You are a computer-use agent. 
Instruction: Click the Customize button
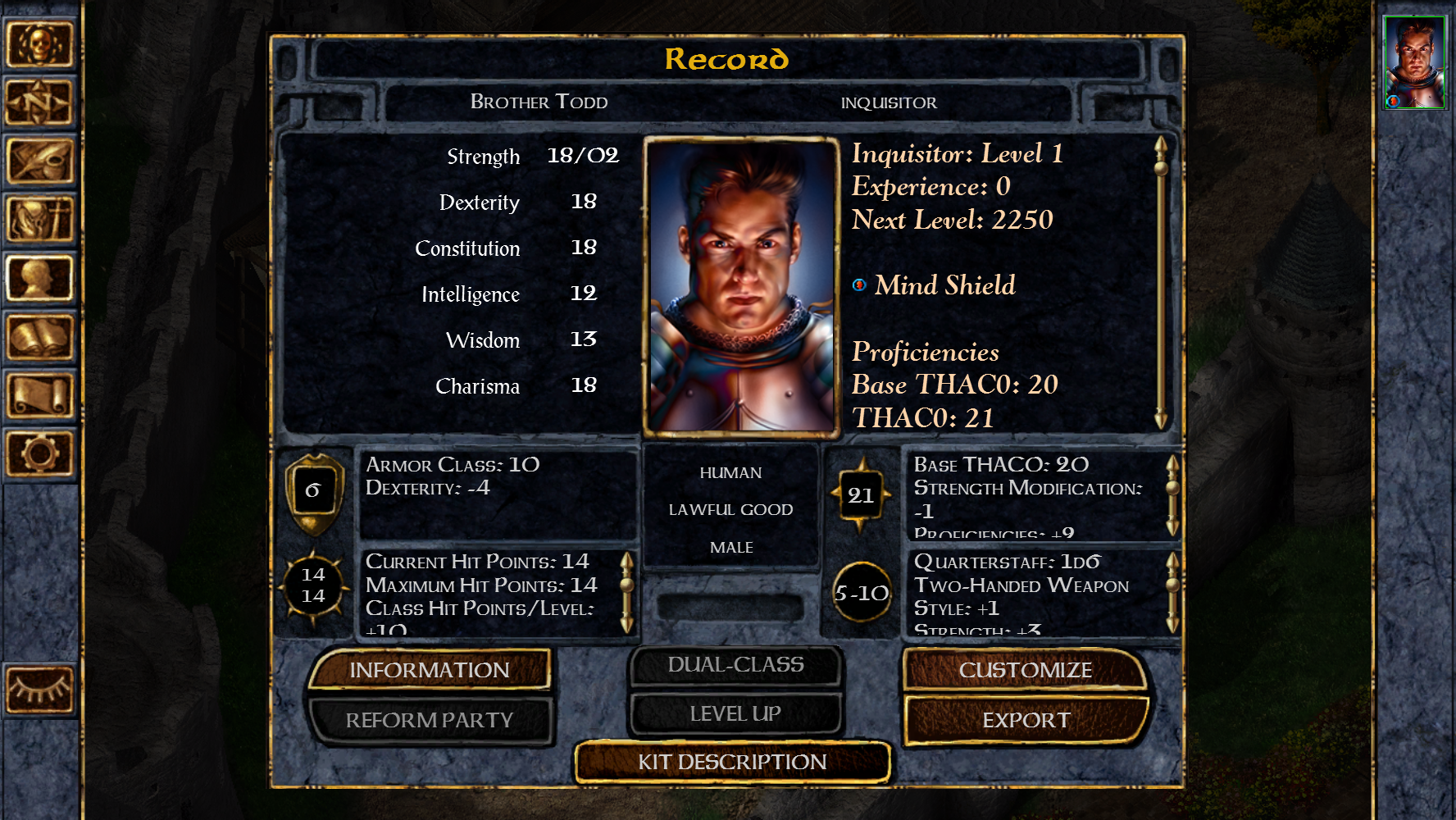[1025, 670]
